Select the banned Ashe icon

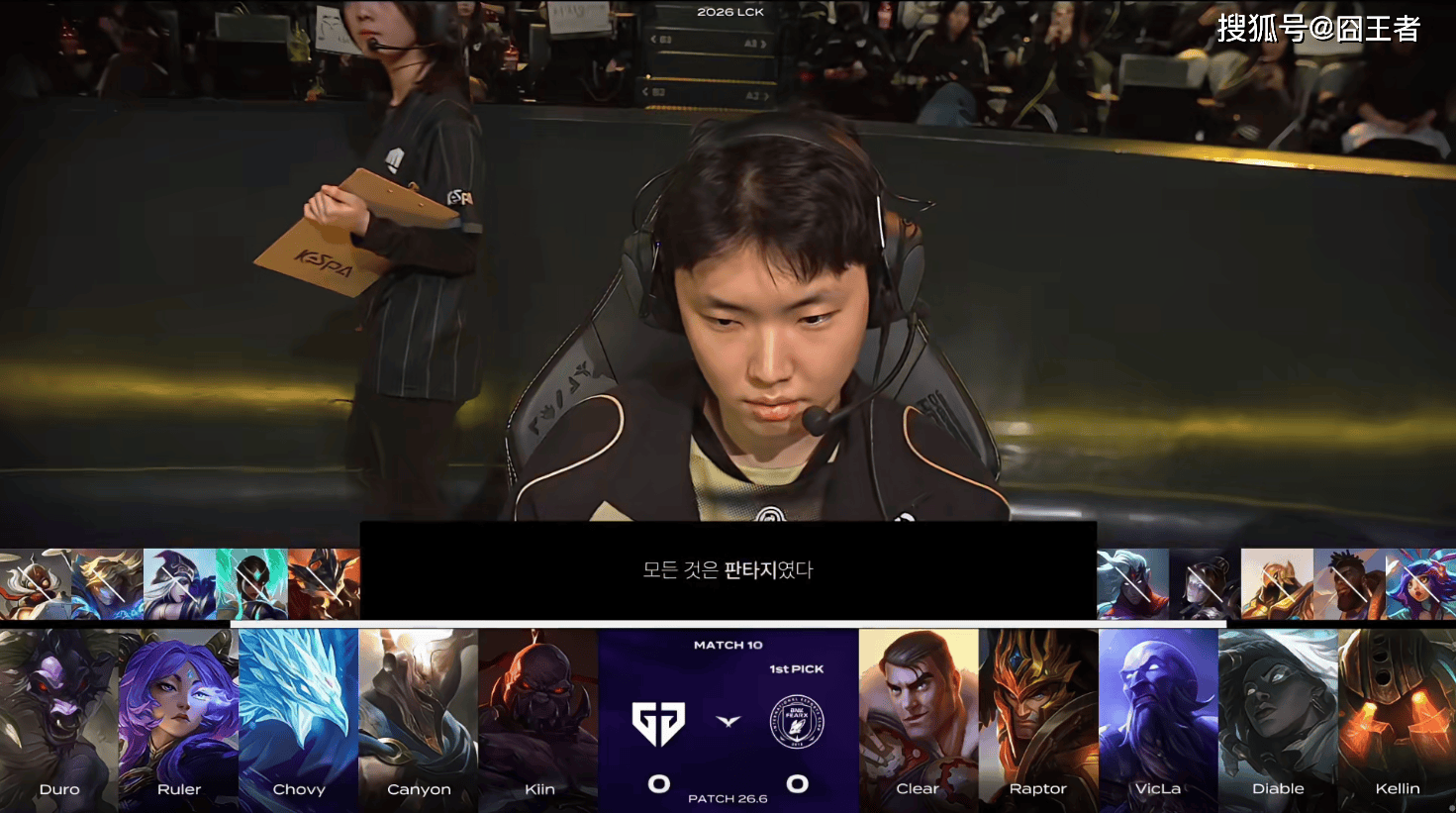coord(179,584)
